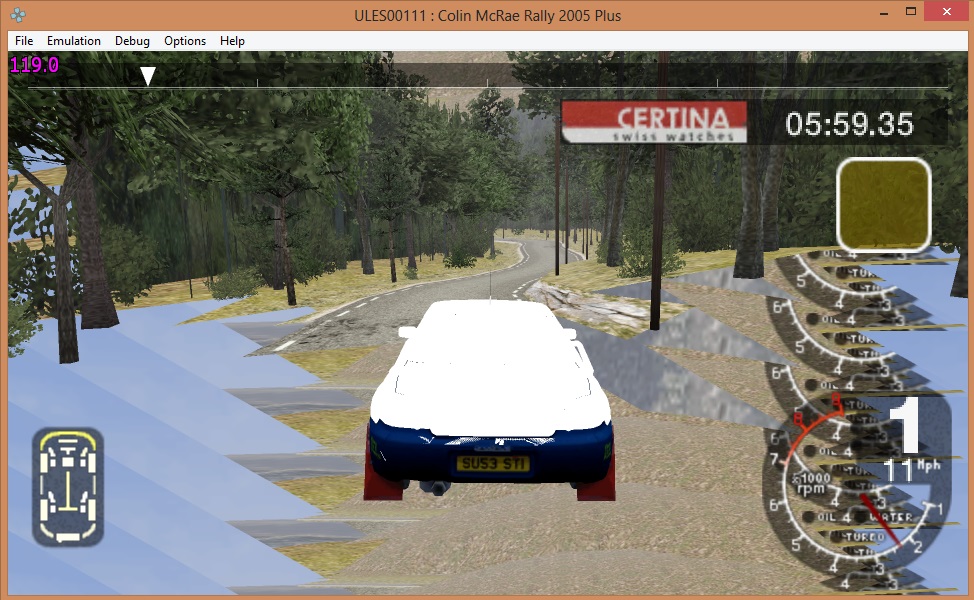Open the Debug menu
Image resolution: width=974 pixels, height=600 pixels.
point(132,41)
